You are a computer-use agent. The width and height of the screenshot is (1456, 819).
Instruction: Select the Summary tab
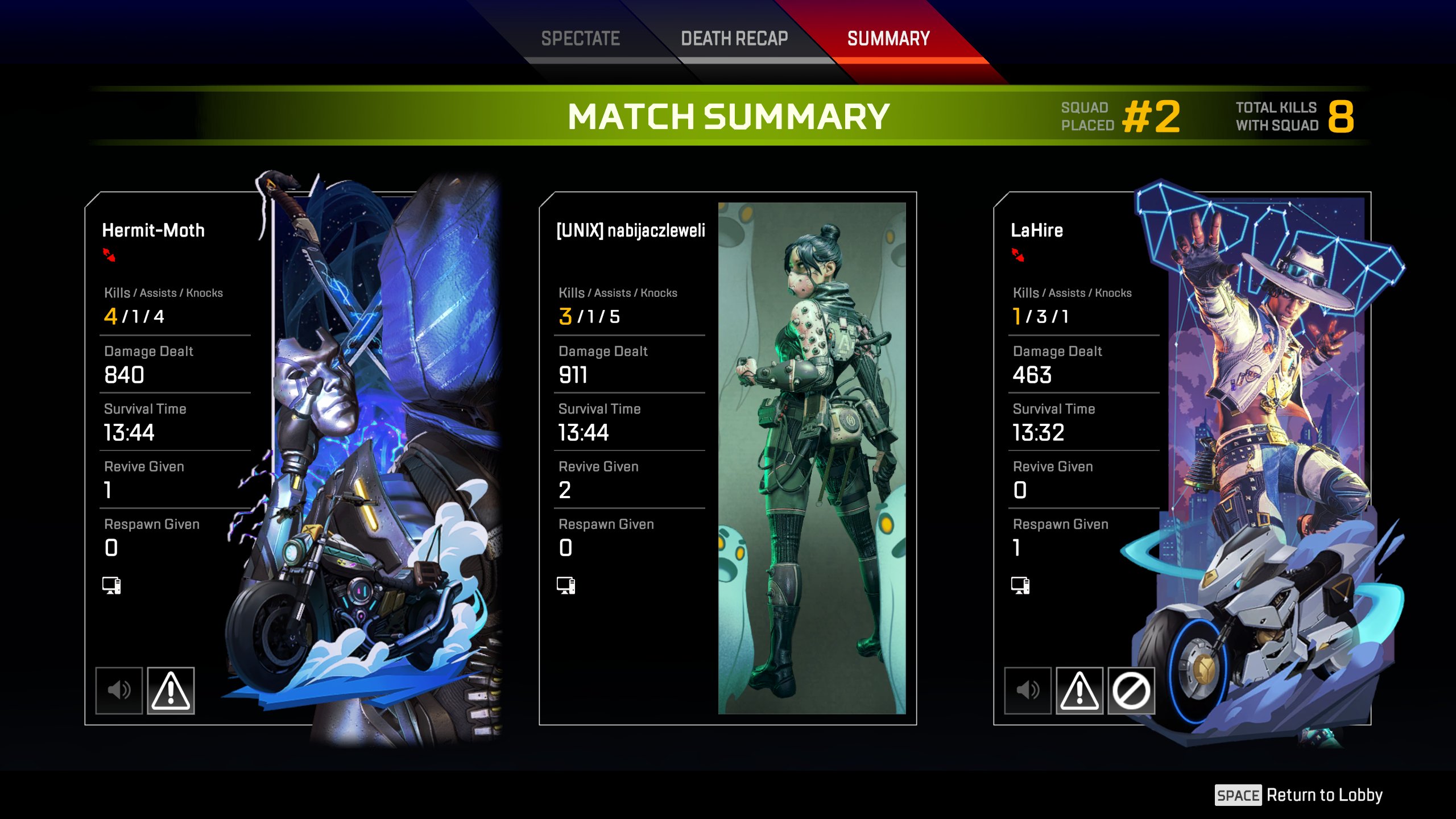(888, 39)
